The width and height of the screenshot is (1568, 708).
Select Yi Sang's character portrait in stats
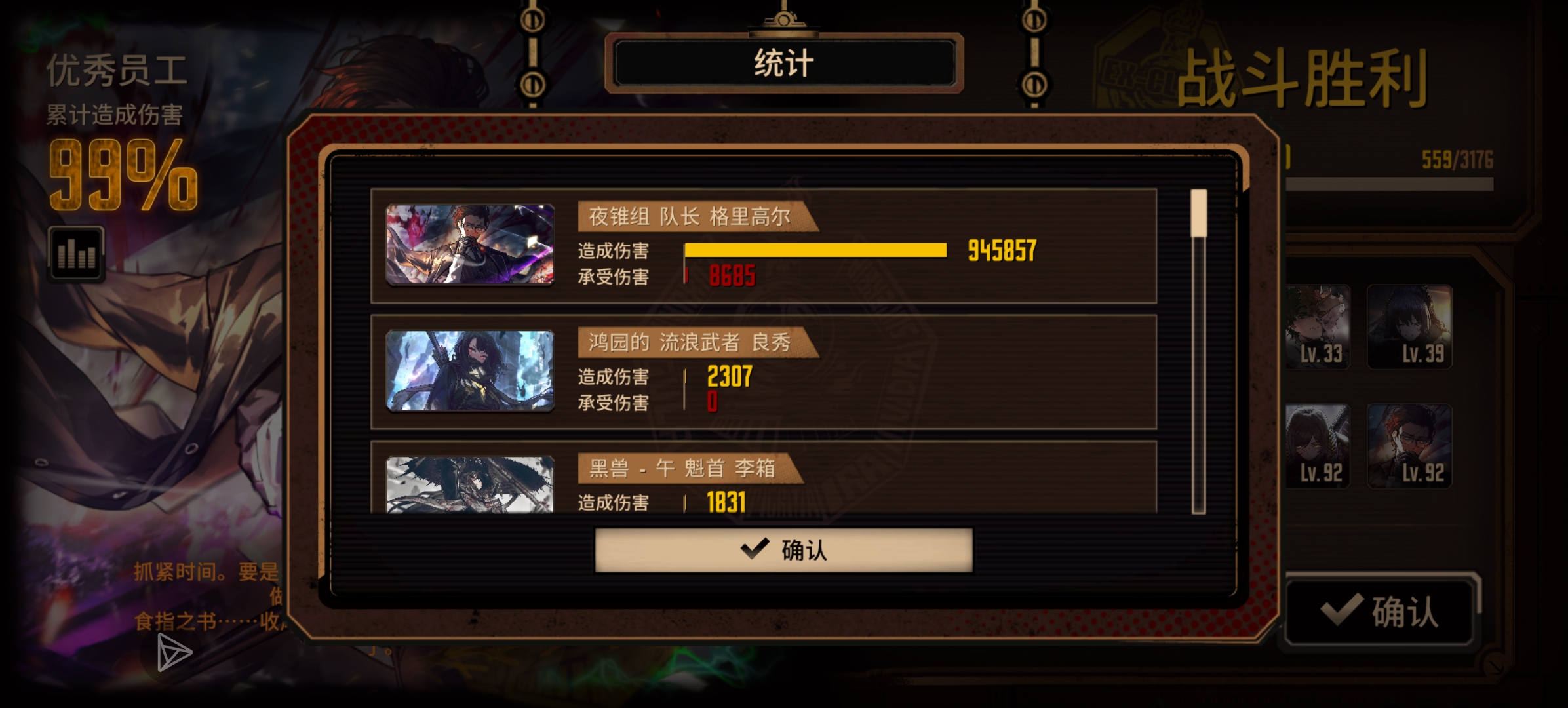coord(469,483)
